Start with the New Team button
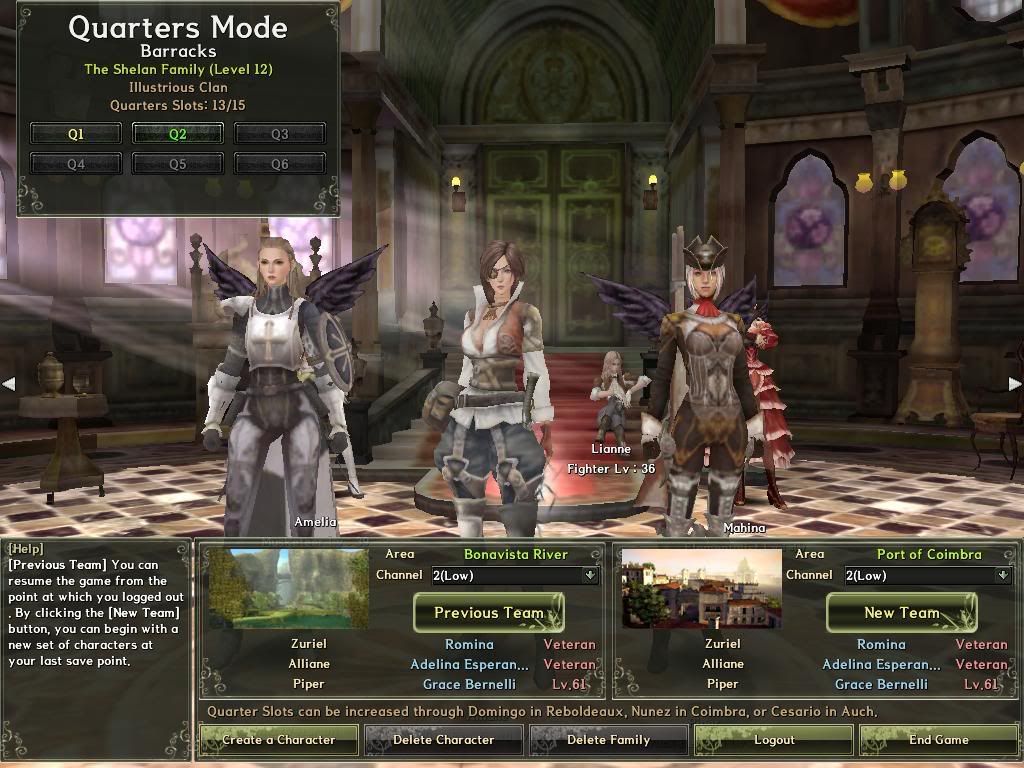The image size is (1024, 768). [x=901, y=613]
